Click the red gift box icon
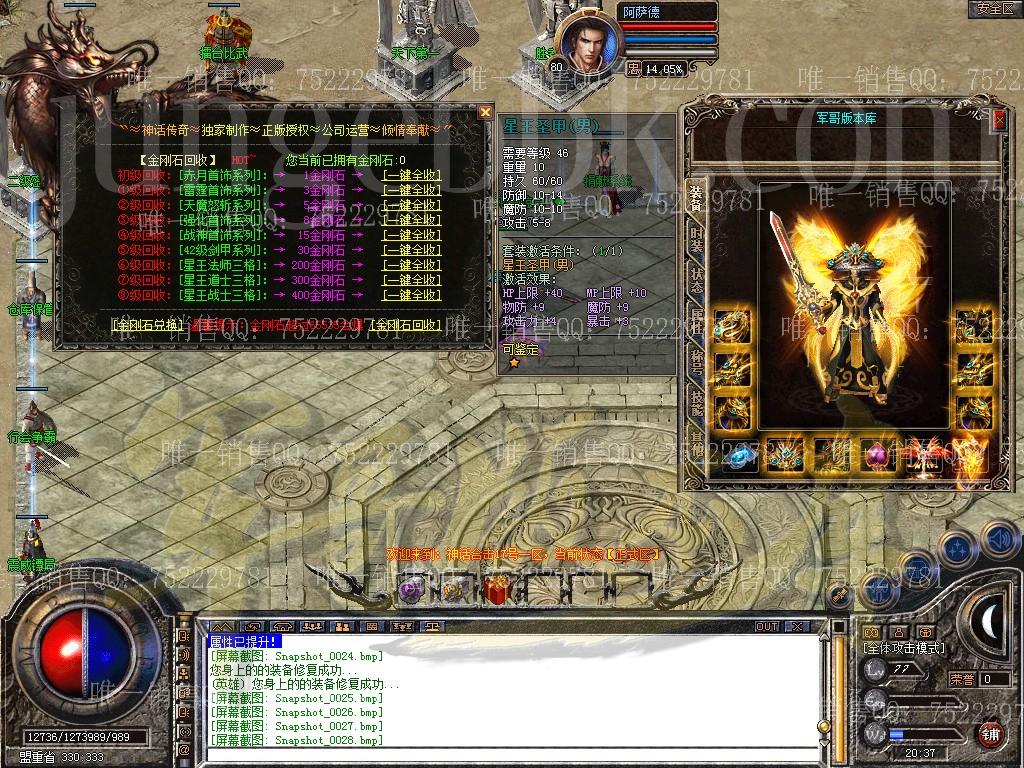Screen dimensions: 1024x768 [496, 590]
